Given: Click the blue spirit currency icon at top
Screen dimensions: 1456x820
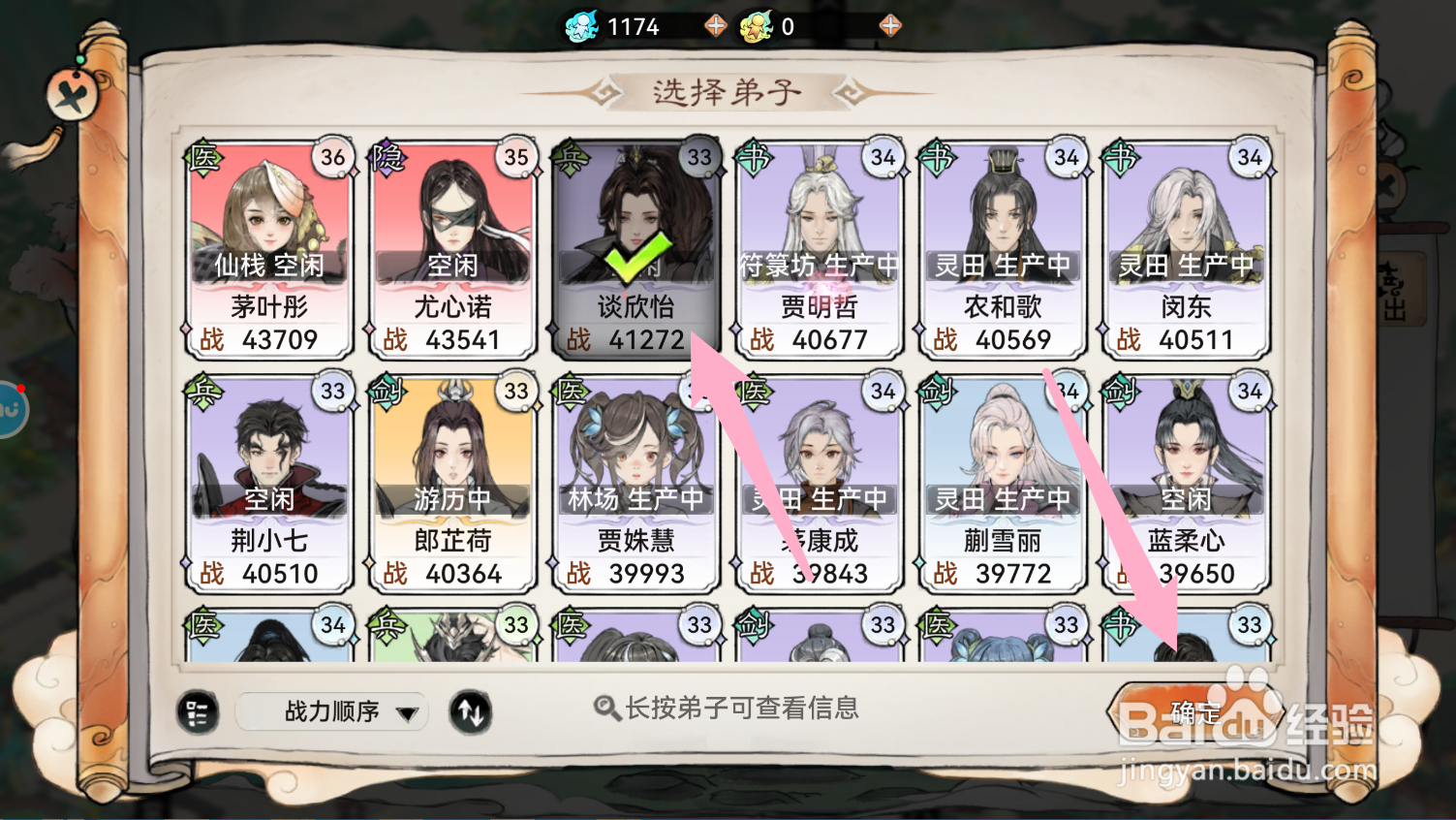Looking at the screenshot, I should click(581, 25).
